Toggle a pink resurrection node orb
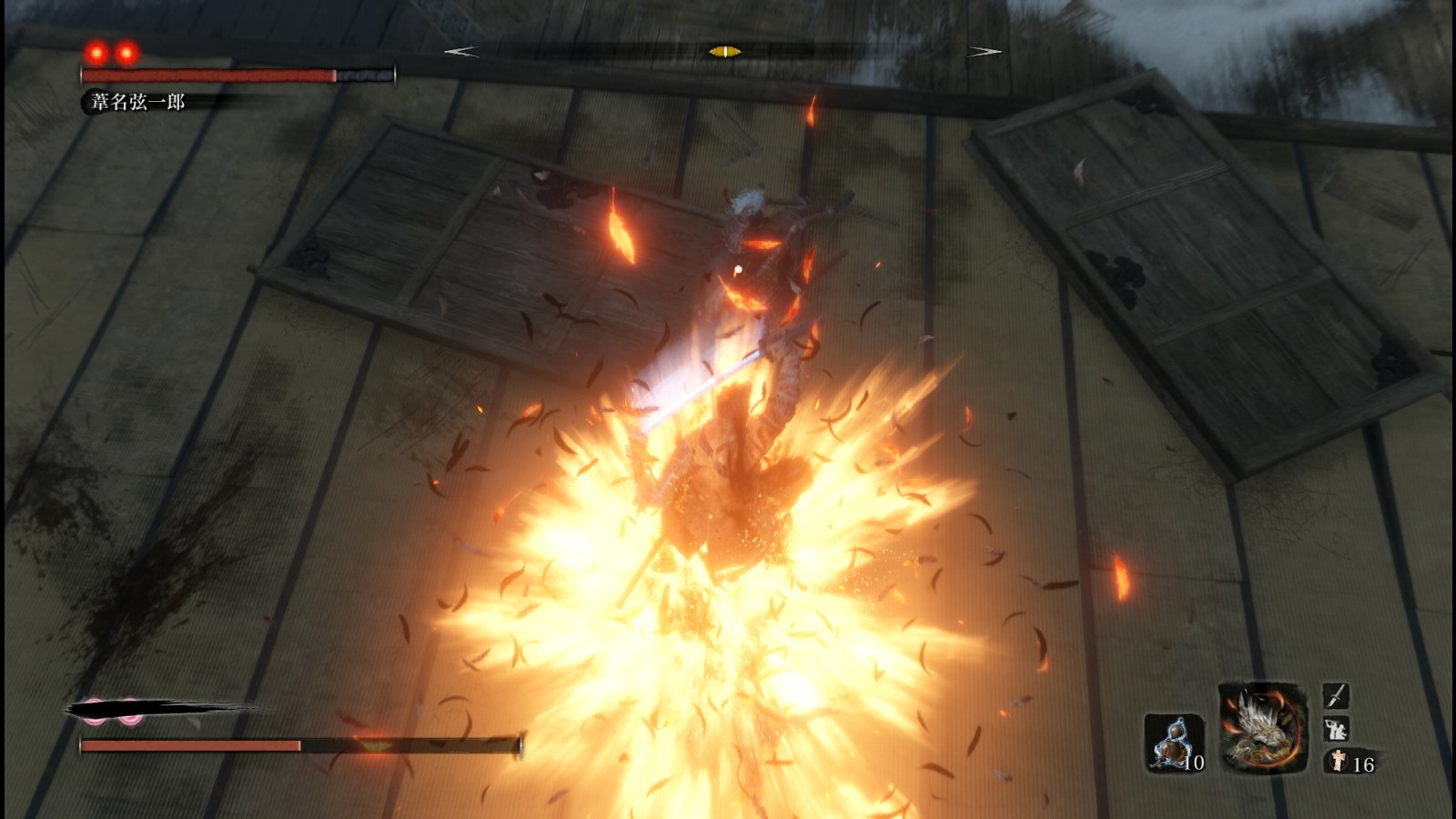The height and width of the screenshot is (819, 1456). [x=94, y=712]
